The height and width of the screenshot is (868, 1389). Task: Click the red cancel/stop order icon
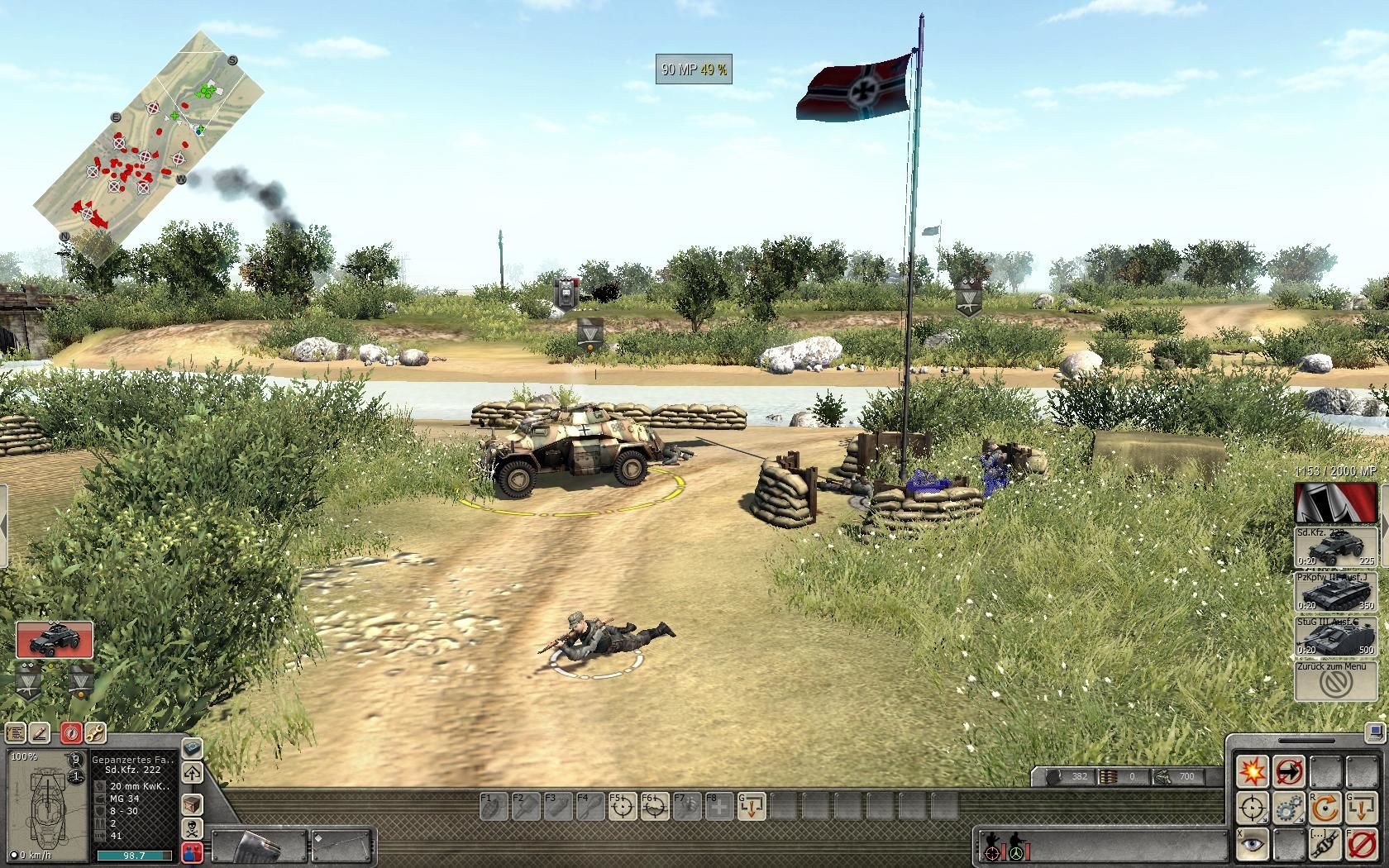tap(1360, 844)
